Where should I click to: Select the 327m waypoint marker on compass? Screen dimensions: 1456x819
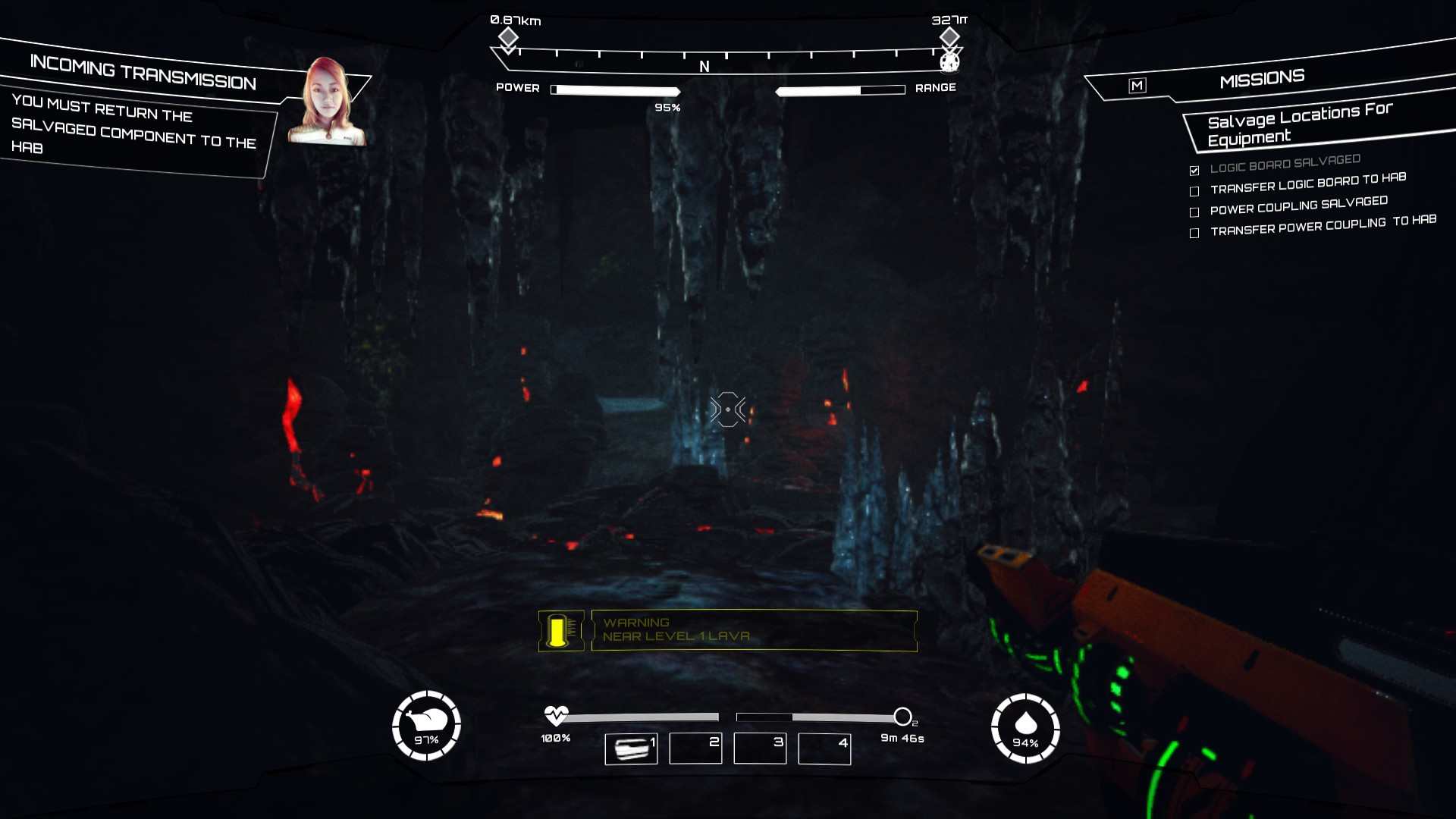coord(949,37)
